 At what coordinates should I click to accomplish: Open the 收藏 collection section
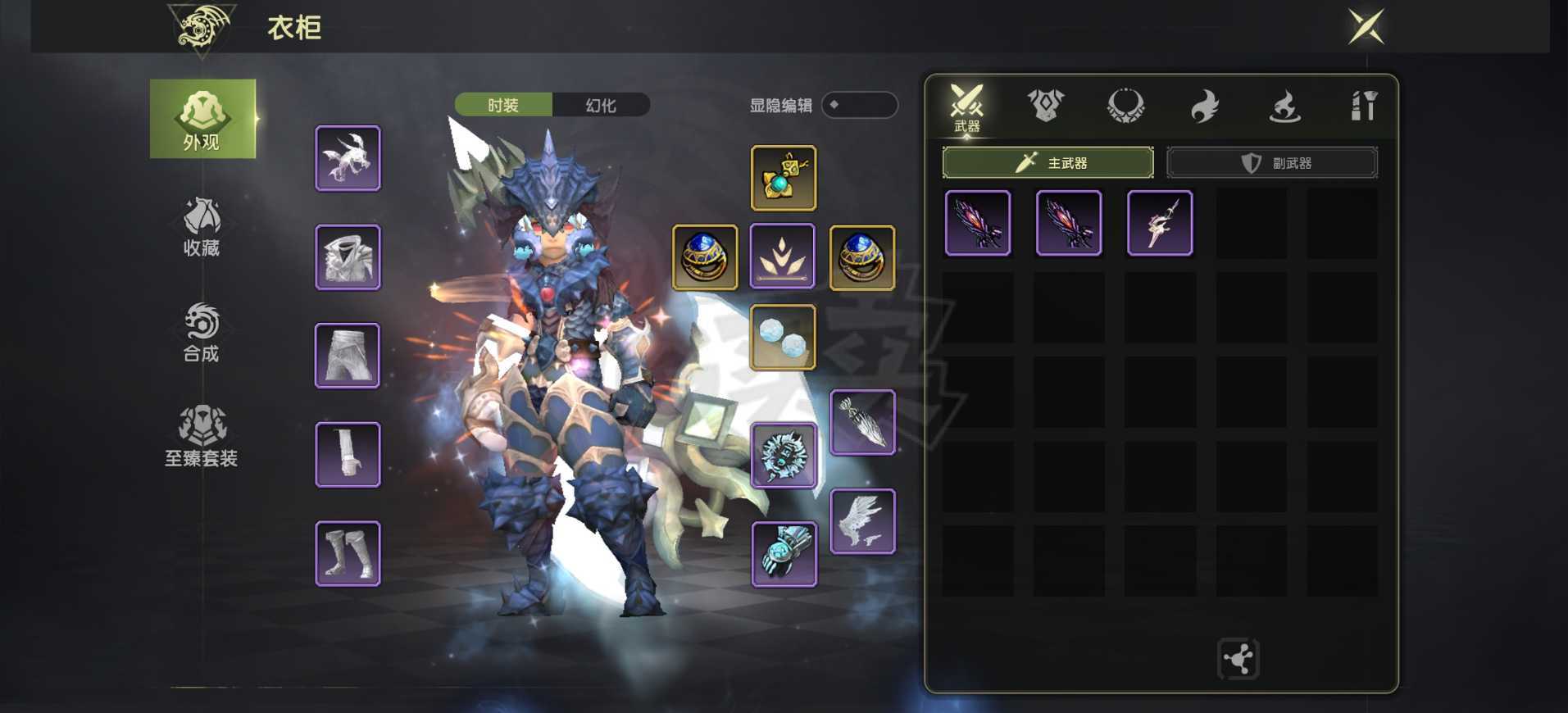pos(202,227)
